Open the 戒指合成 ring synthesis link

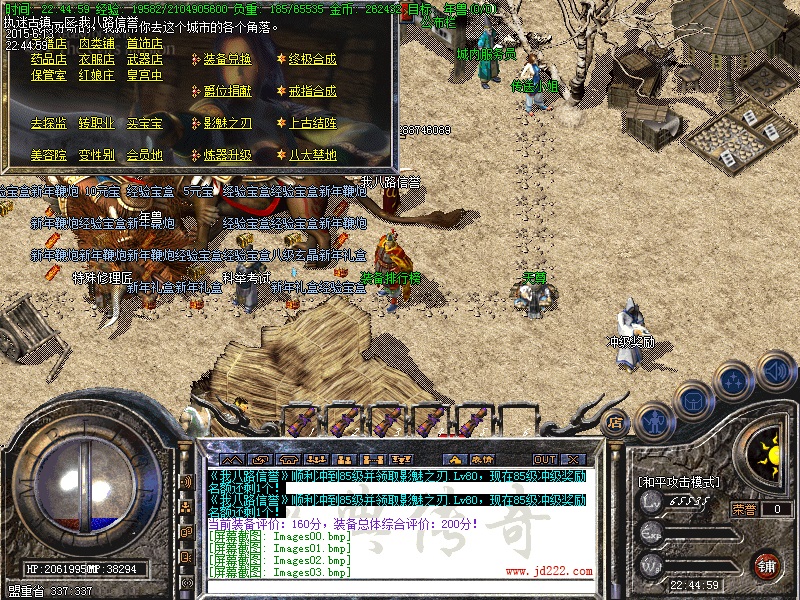312,91
